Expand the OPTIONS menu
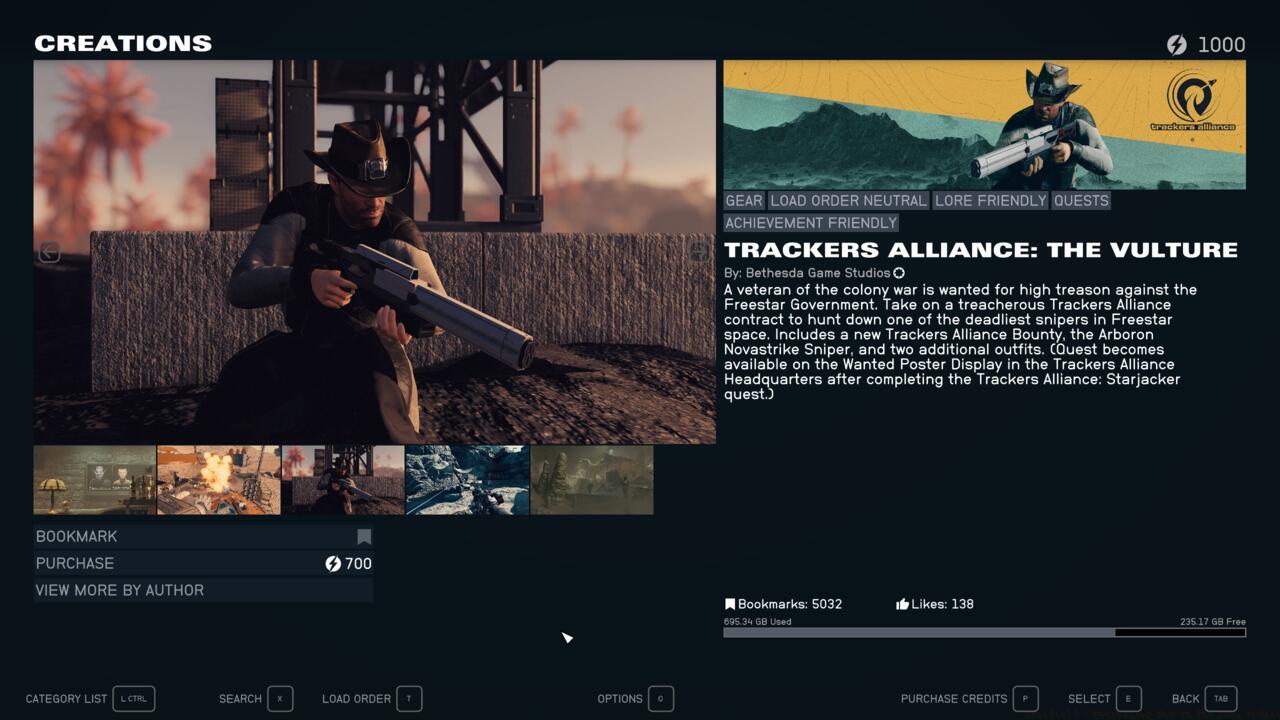This screenshot has height=720, width=1280. pyautogui.click(x=620, y=699)
